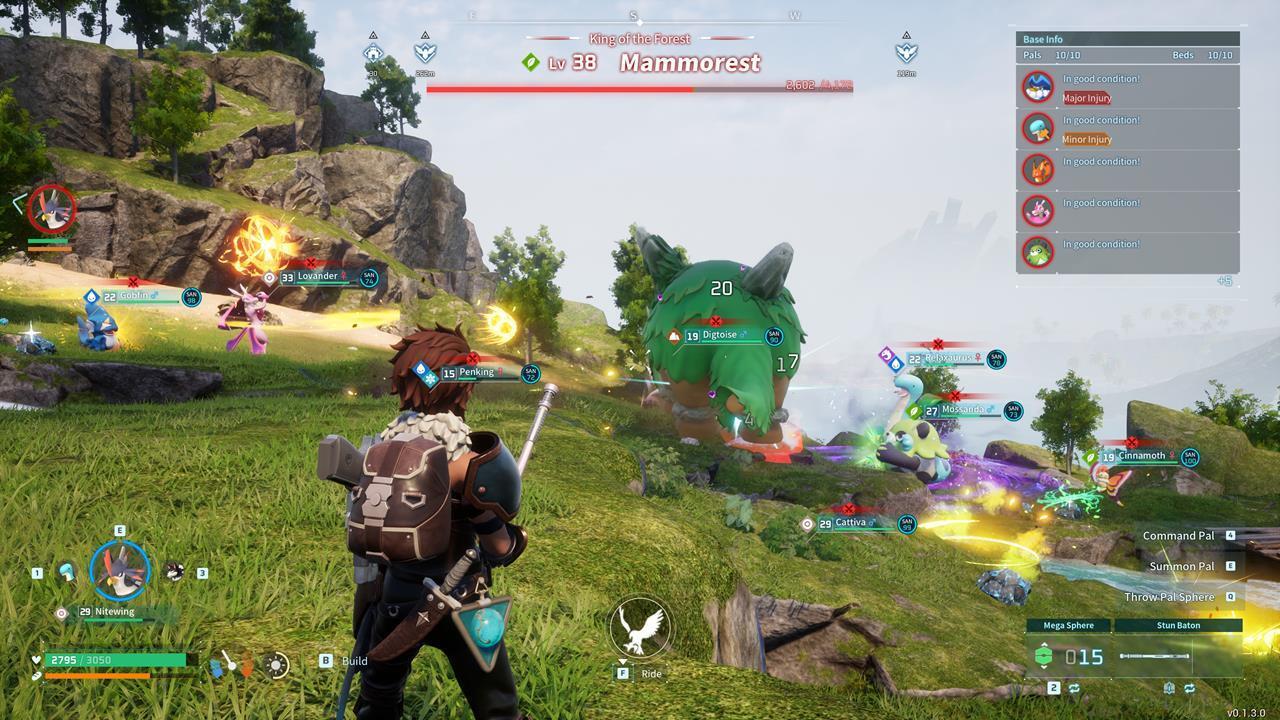Switch to the Stun Baton slot tab
Screen dimensions: 1280x720
point(1178,625)
